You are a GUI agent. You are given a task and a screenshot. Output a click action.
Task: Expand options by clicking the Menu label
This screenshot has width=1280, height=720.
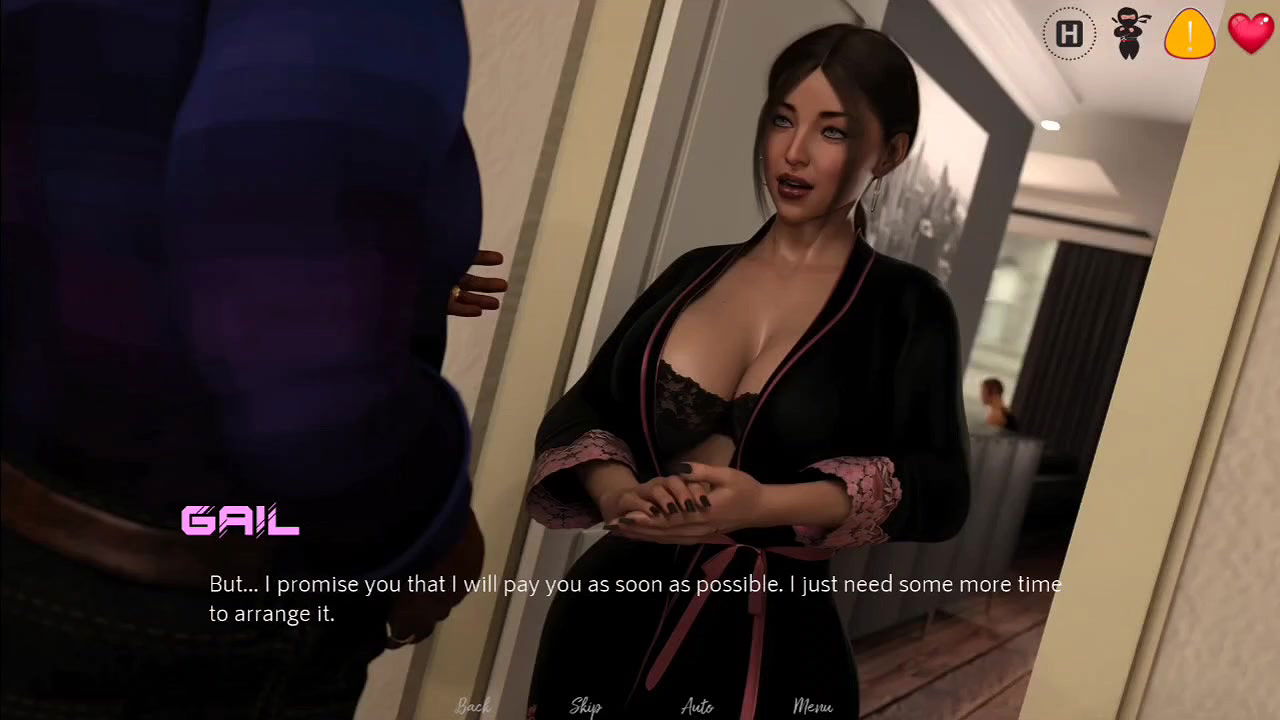coord(813,706)
